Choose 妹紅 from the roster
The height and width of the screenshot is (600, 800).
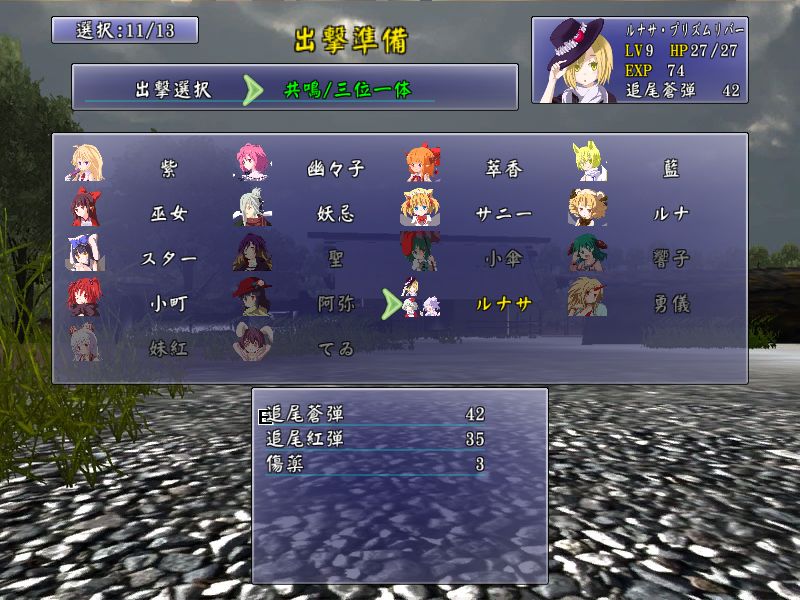(167, 348)
